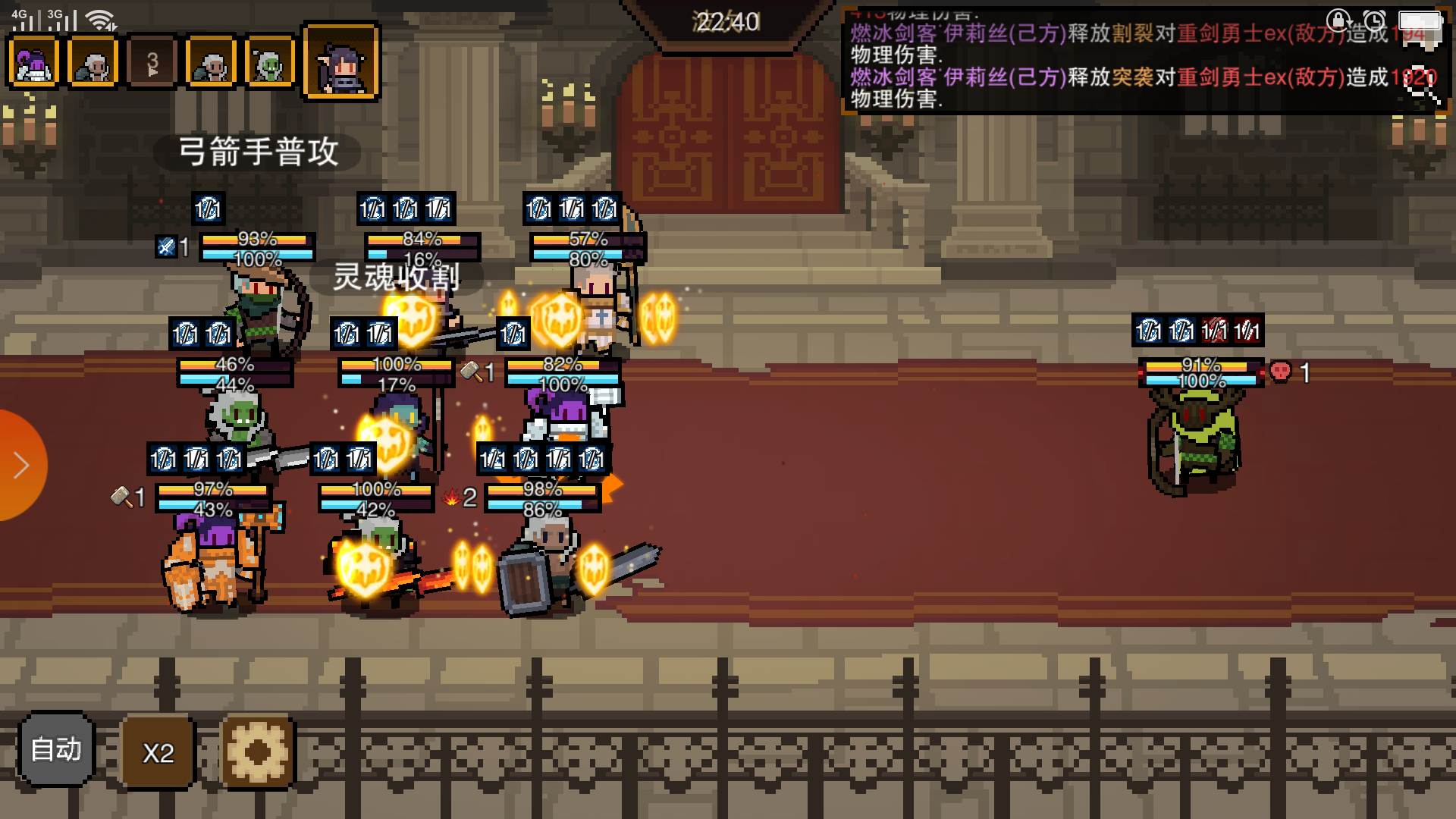The height and width of the screenshot is (819, 1456).
Task: Toggle the 自动 auto-battle button
Action: (56, 750)
